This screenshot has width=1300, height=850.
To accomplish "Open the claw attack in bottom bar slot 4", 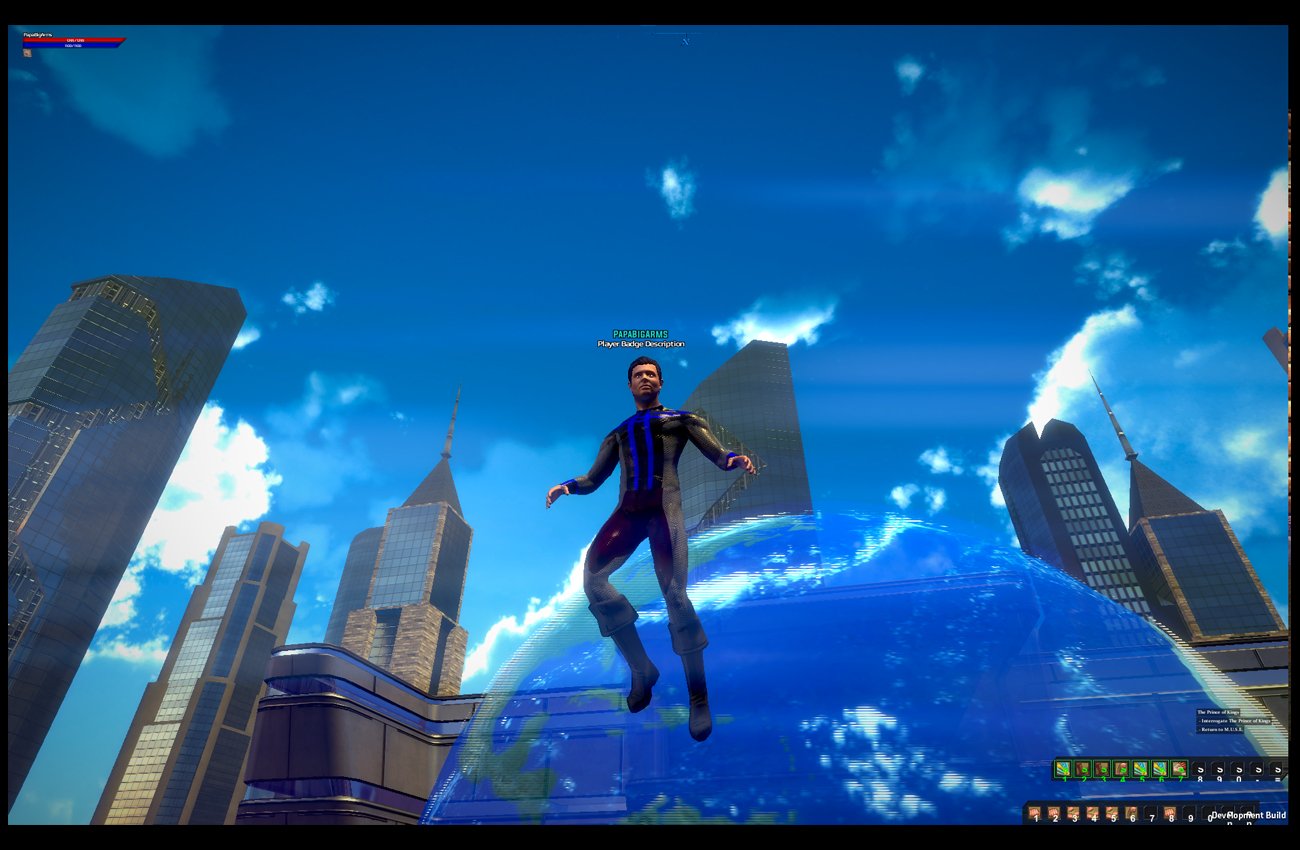I will pyautogui.click(x=1093, y=811).
